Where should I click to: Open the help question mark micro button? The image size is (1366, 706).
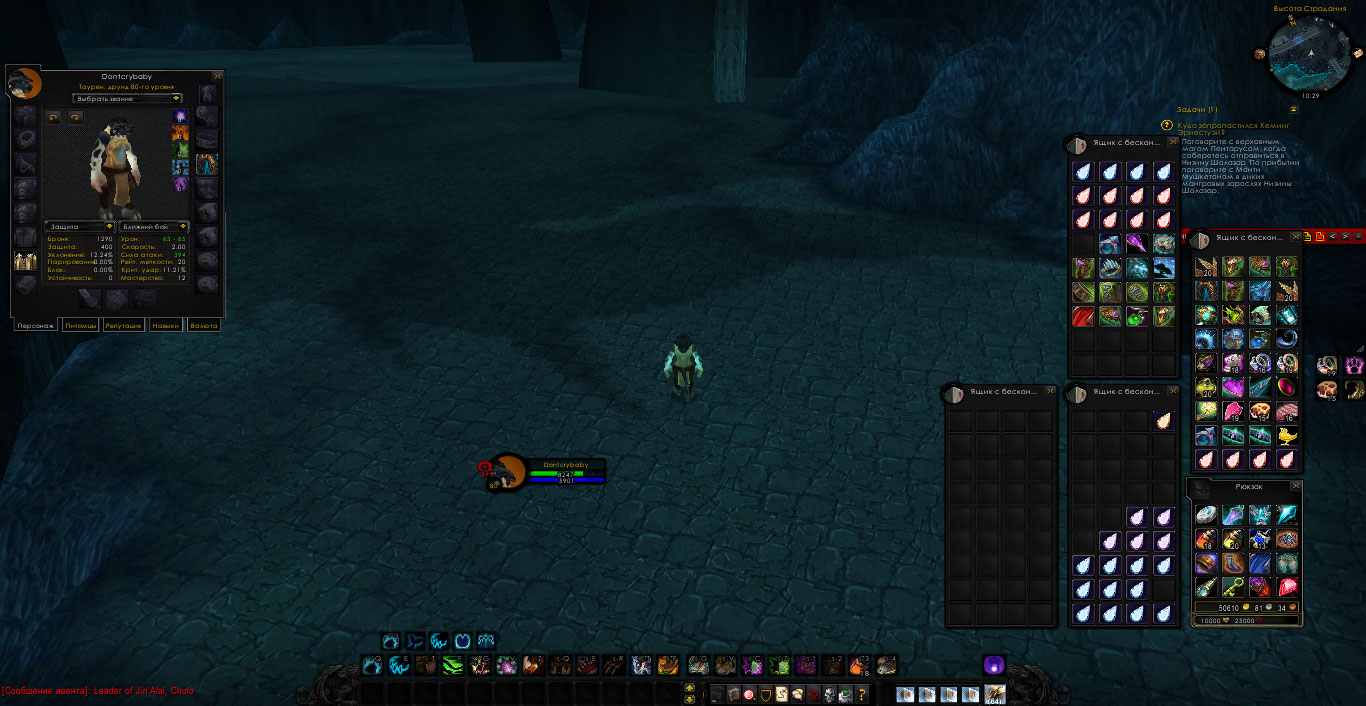click(x=862, y=694)
